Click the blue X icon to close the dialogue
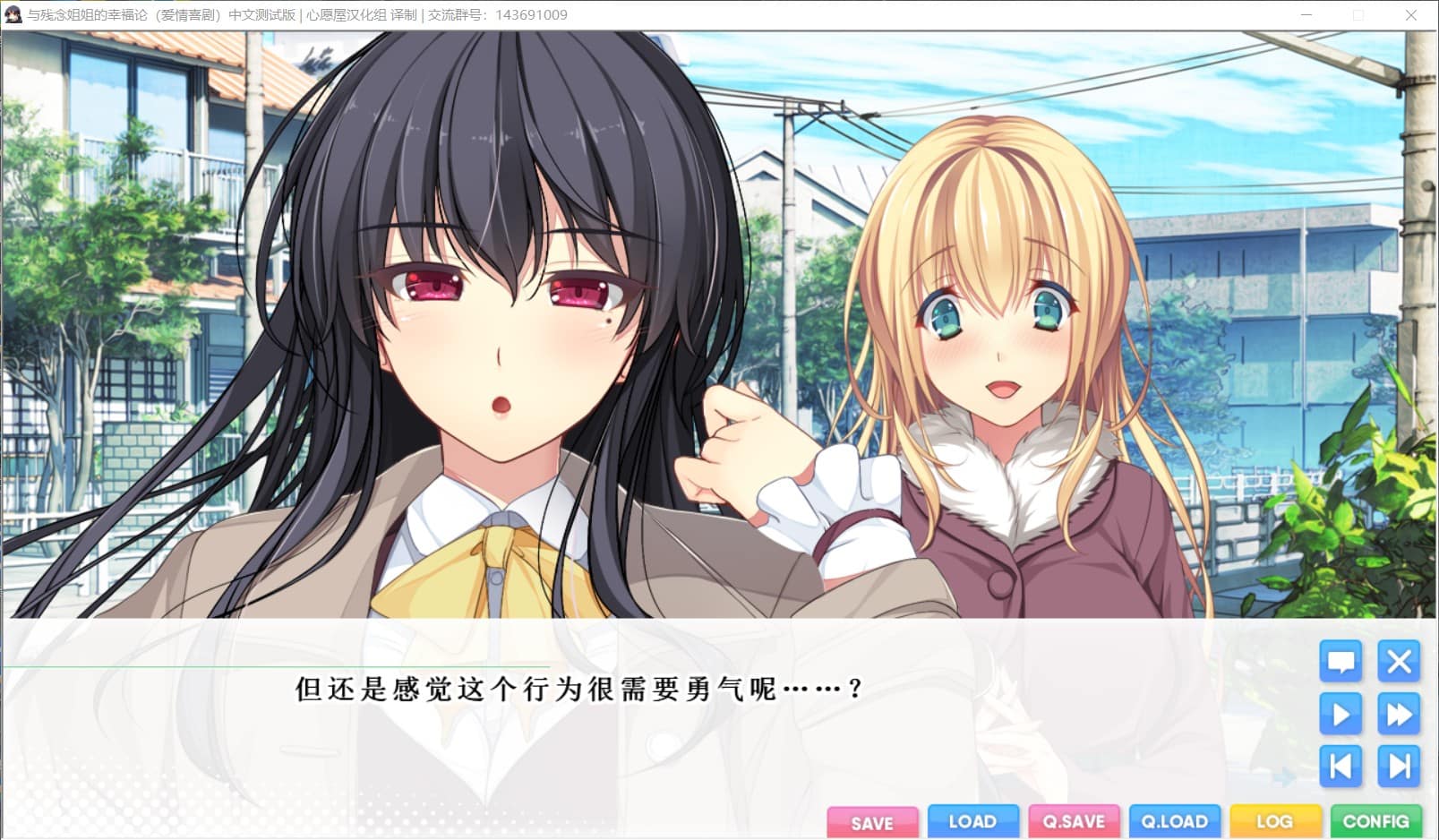The image size is (1439, 840). pos(1398,663)
